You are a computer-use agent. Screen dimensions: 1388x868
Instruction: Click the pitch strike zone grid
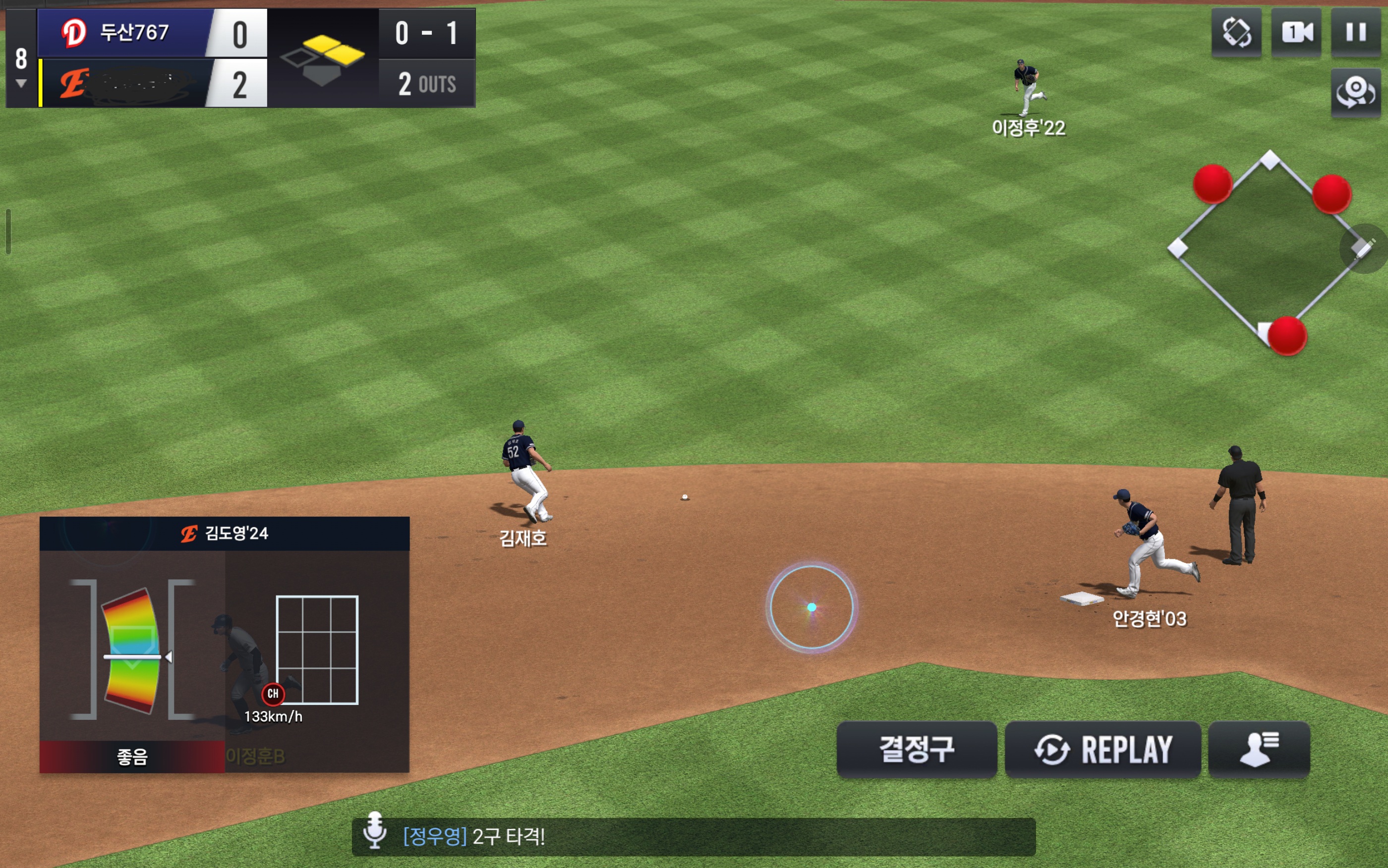317,650
